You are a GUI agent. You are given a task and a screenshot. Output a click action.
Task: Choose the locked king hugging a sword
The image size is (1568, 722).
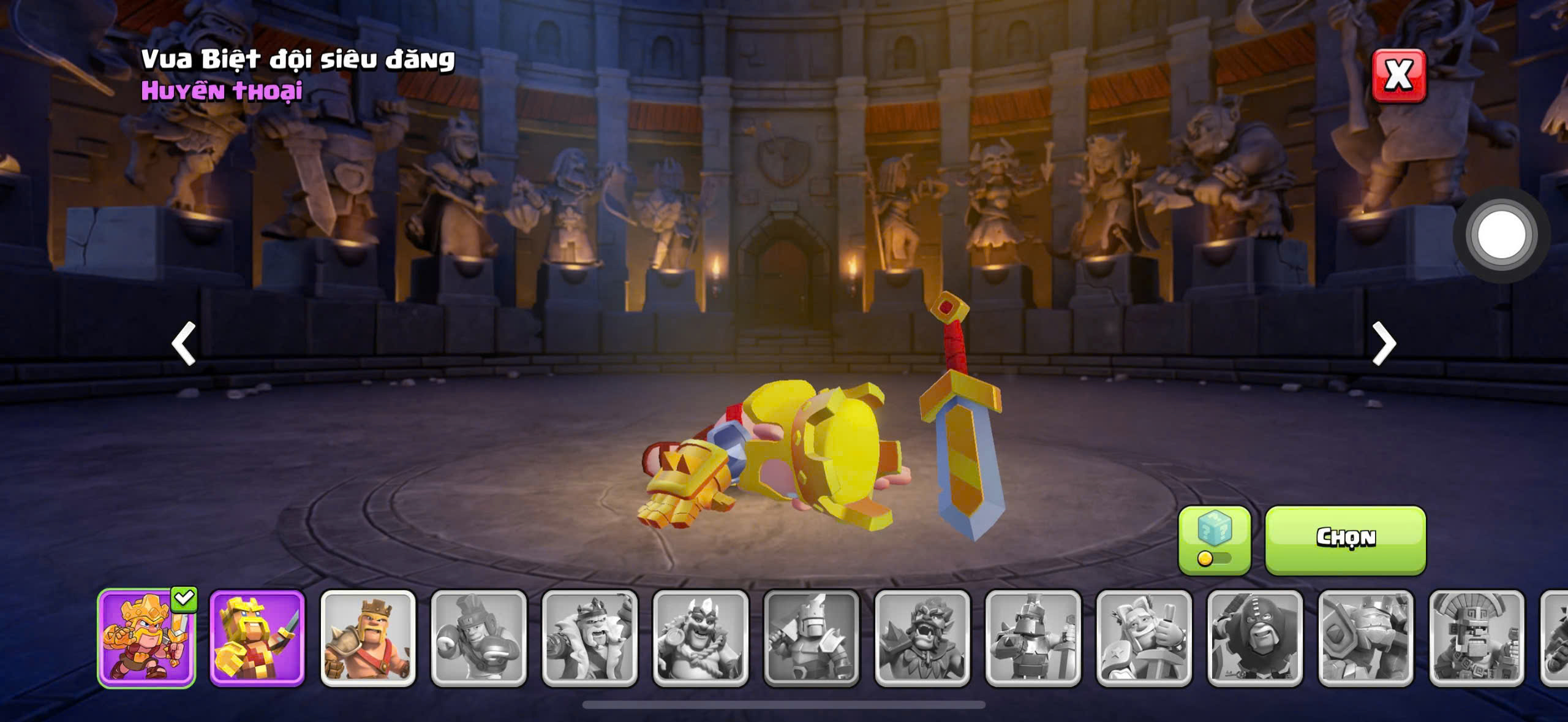tap(1144, 638)
